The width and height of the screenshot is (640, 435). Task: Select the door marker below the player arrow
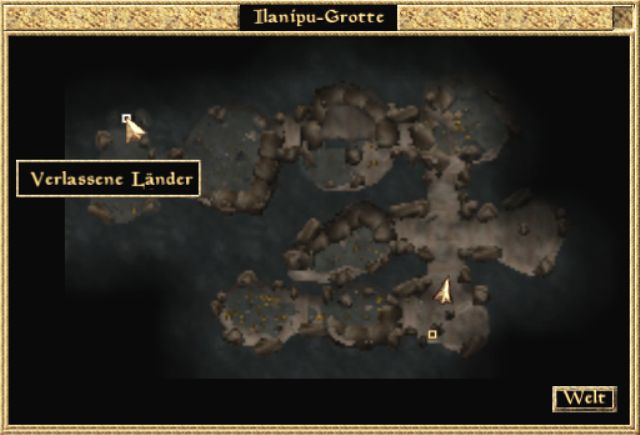pos(432,334)
